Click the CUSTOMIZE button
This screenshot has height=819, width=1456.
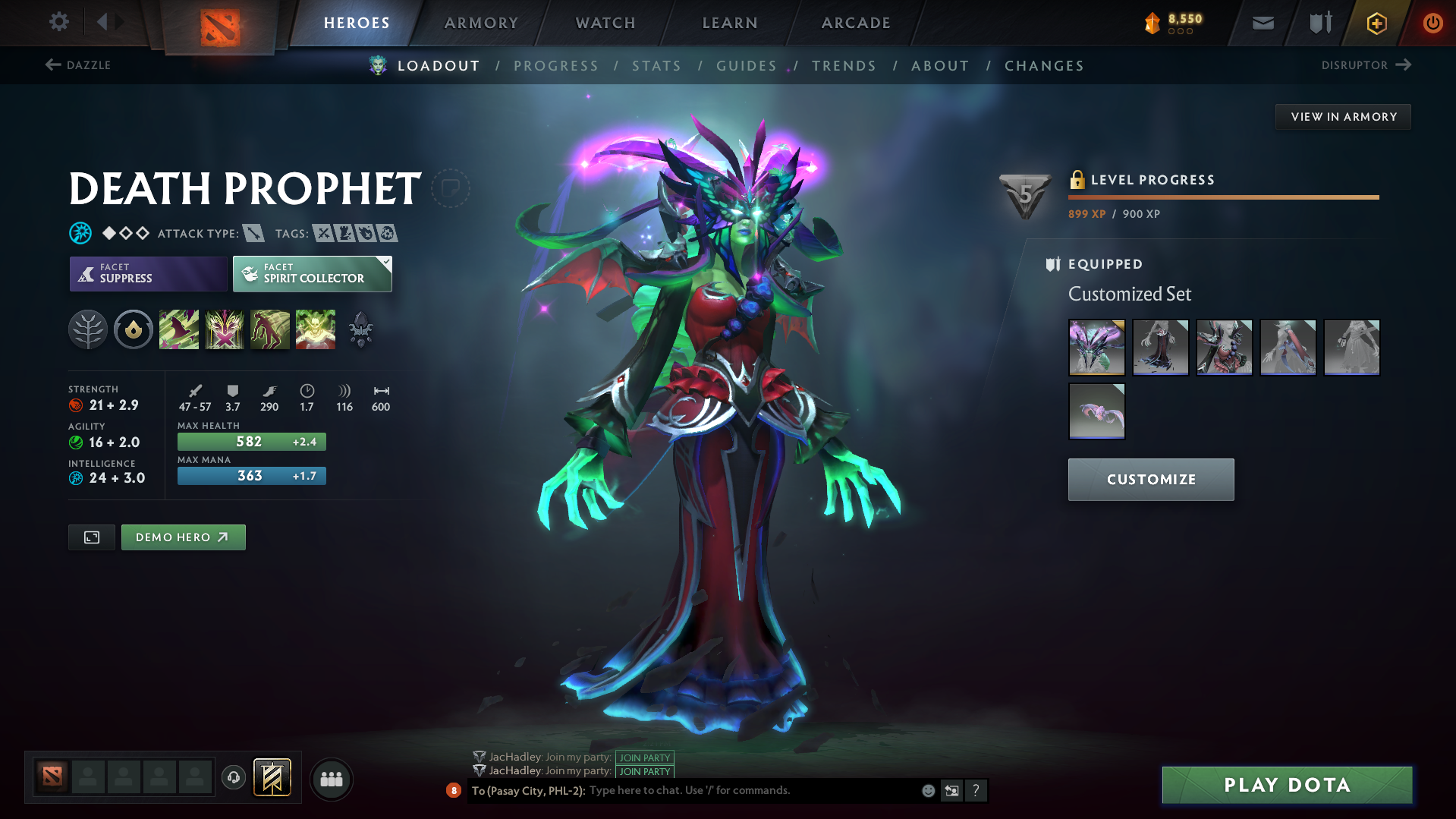click(1150, 479)
